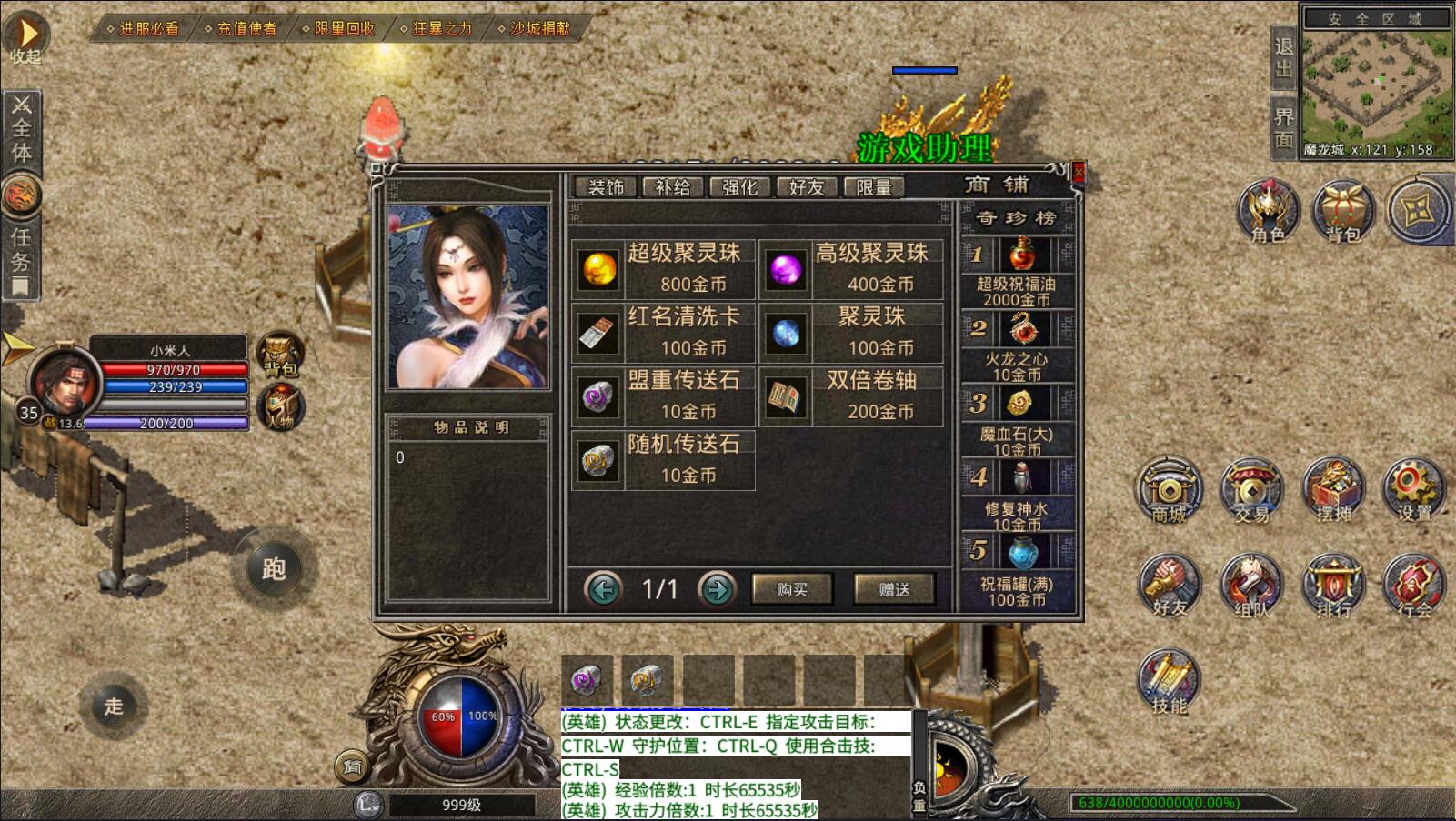The image size is (1456, 821).
Task: Open the 补给 shop tab
Action: click(x=673, y=187)
